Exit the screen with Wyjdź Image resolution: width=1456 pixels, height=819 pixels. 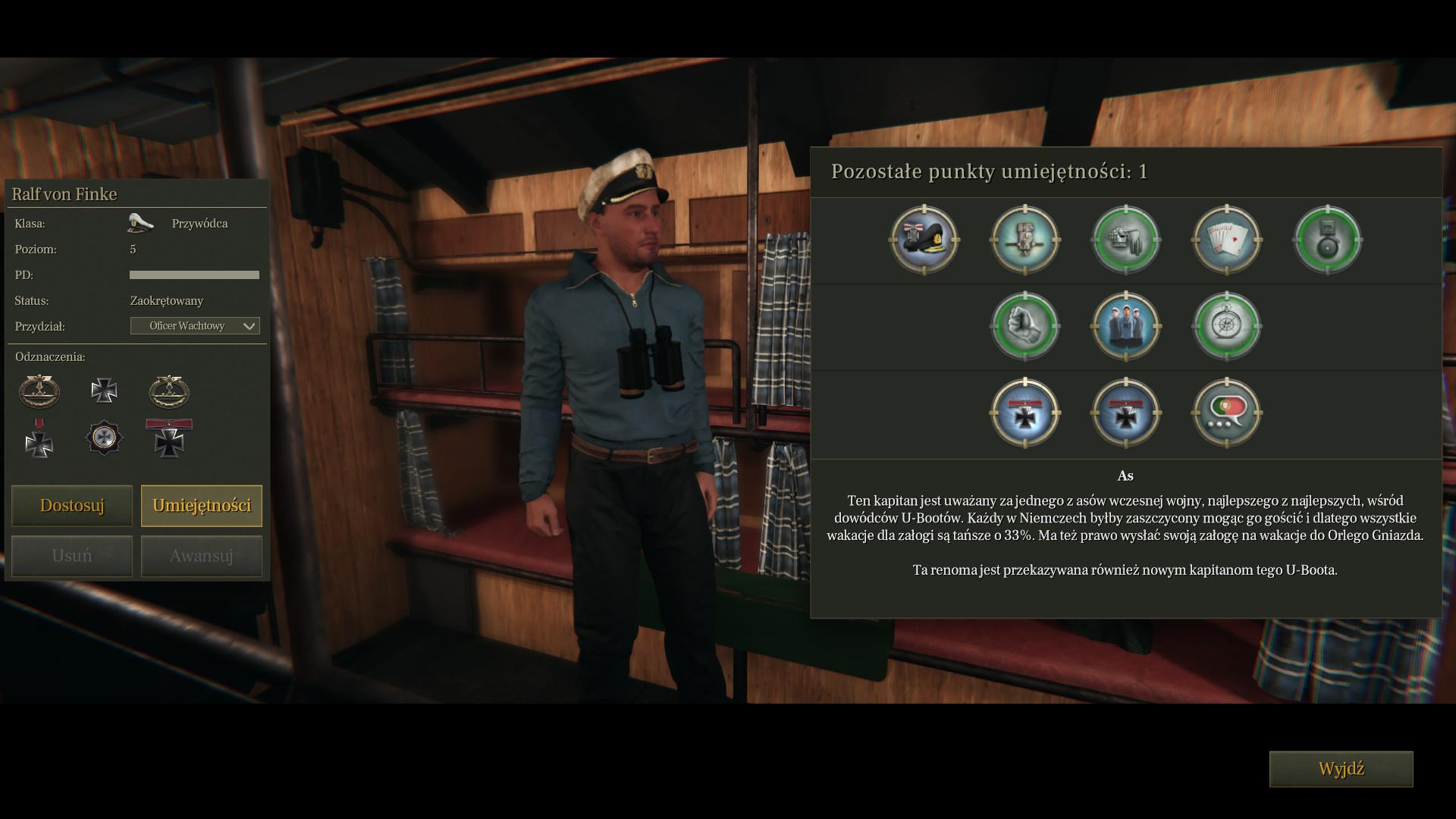click(x=1341, y=769)
